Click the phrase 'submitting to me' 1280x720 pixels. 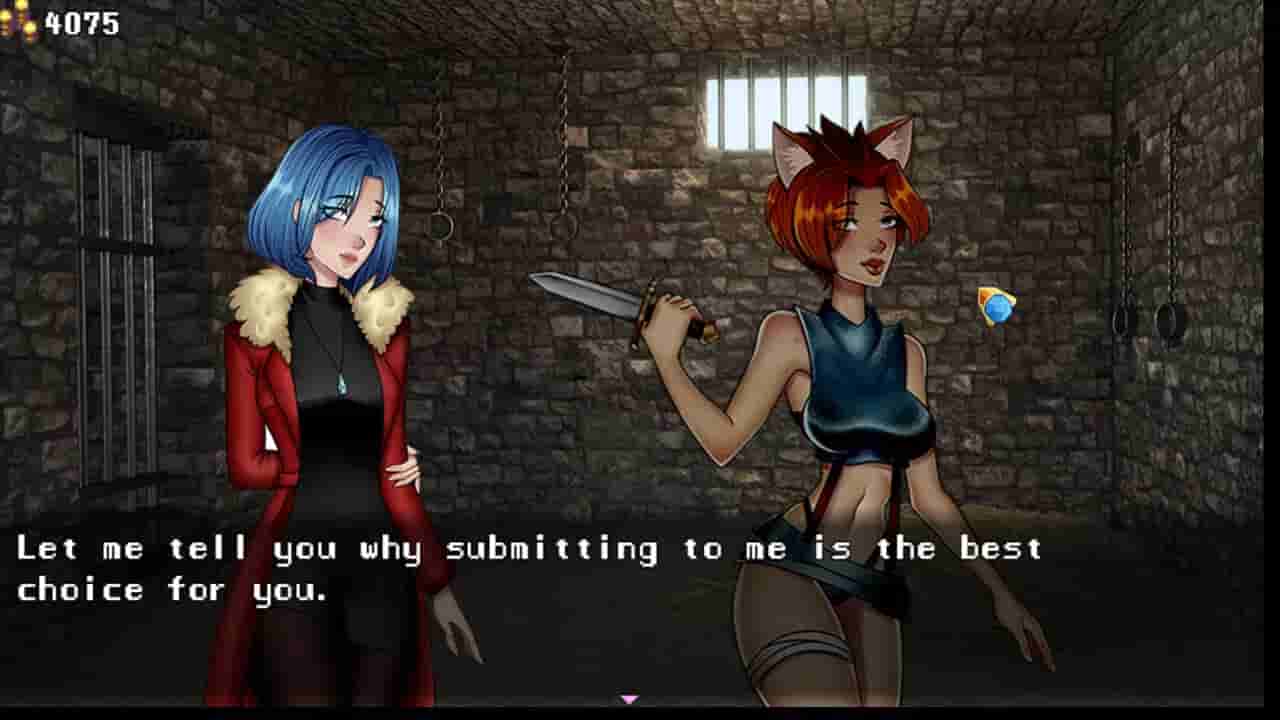tap(620, 548)
